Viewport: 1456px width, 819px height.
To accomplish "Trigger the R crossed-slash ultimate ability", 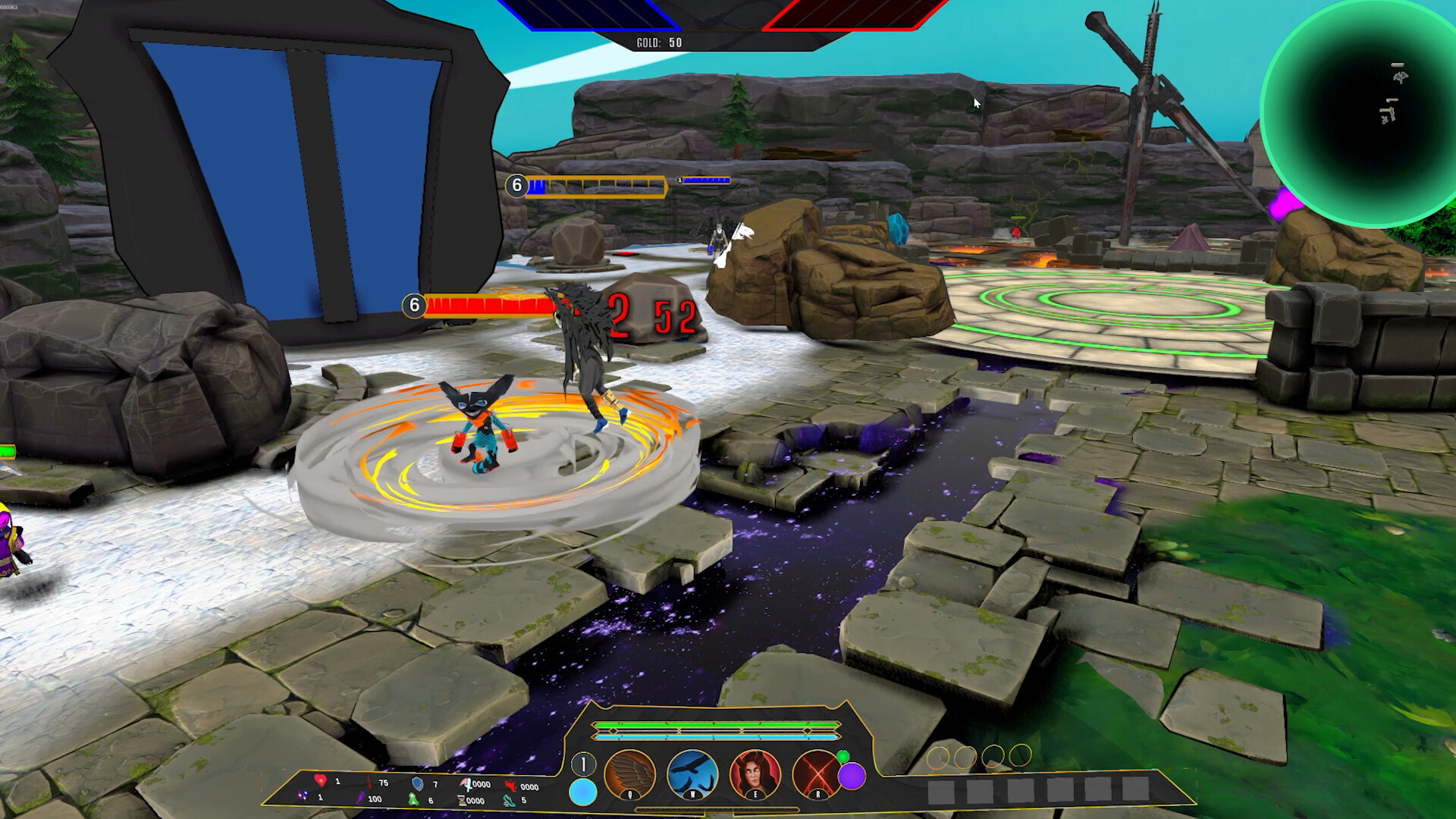I will coord(817,773).
